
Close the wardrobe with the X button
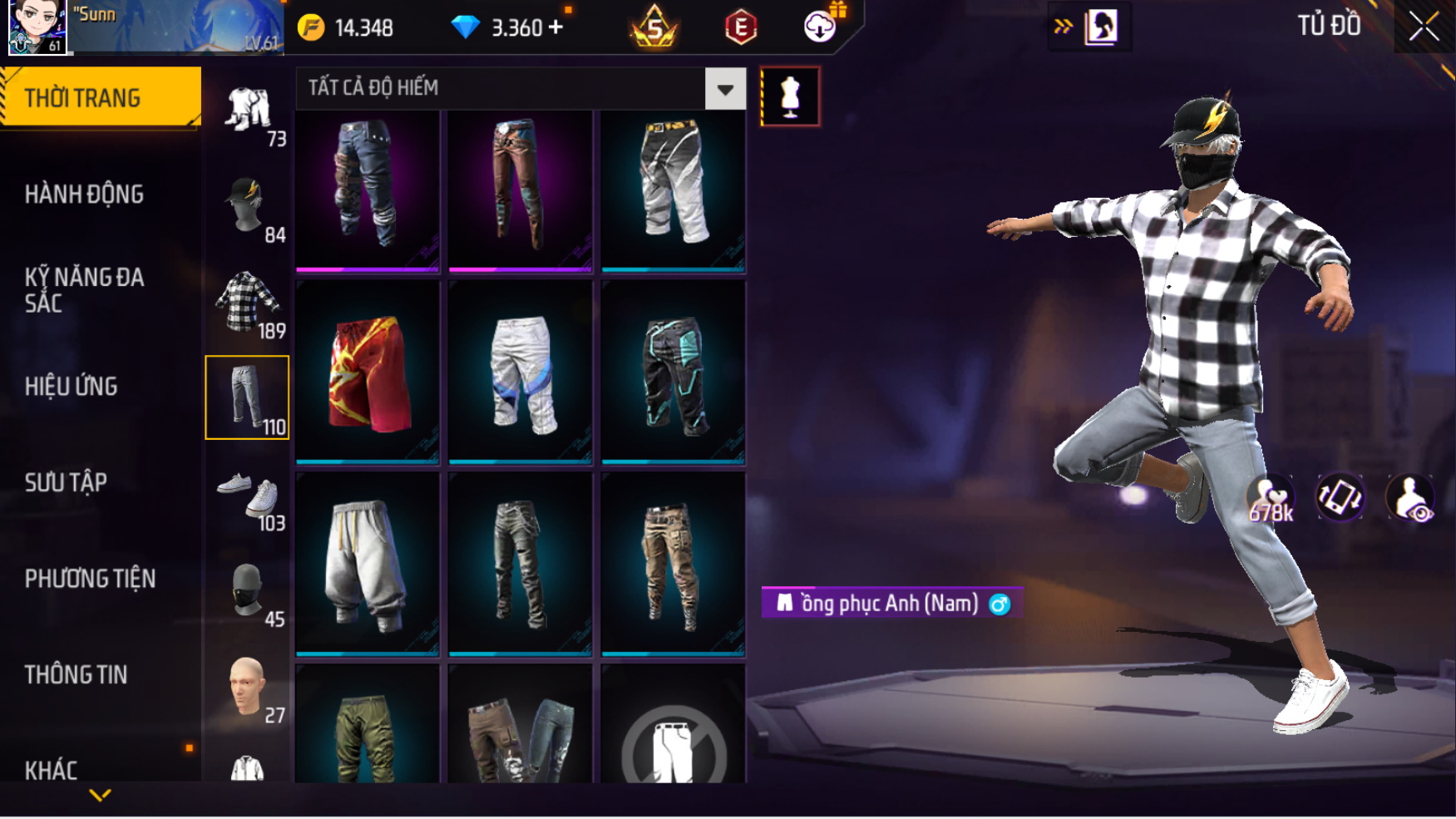pyautogui.click(x=1424, y=27)
